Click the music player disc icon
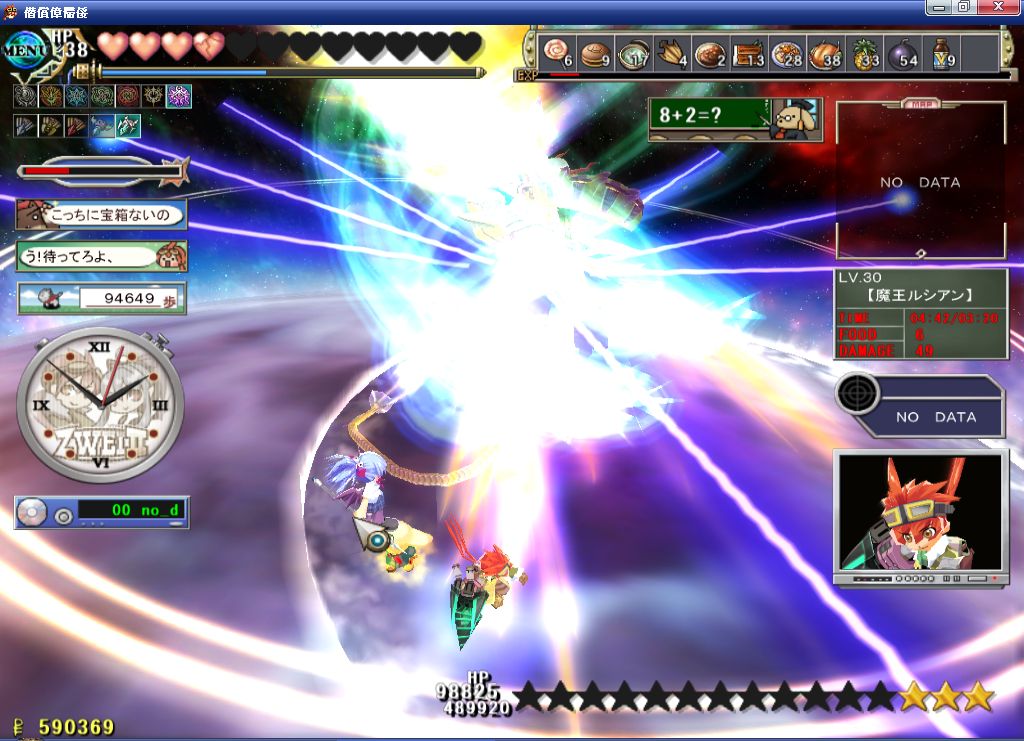 pos(33,512)
